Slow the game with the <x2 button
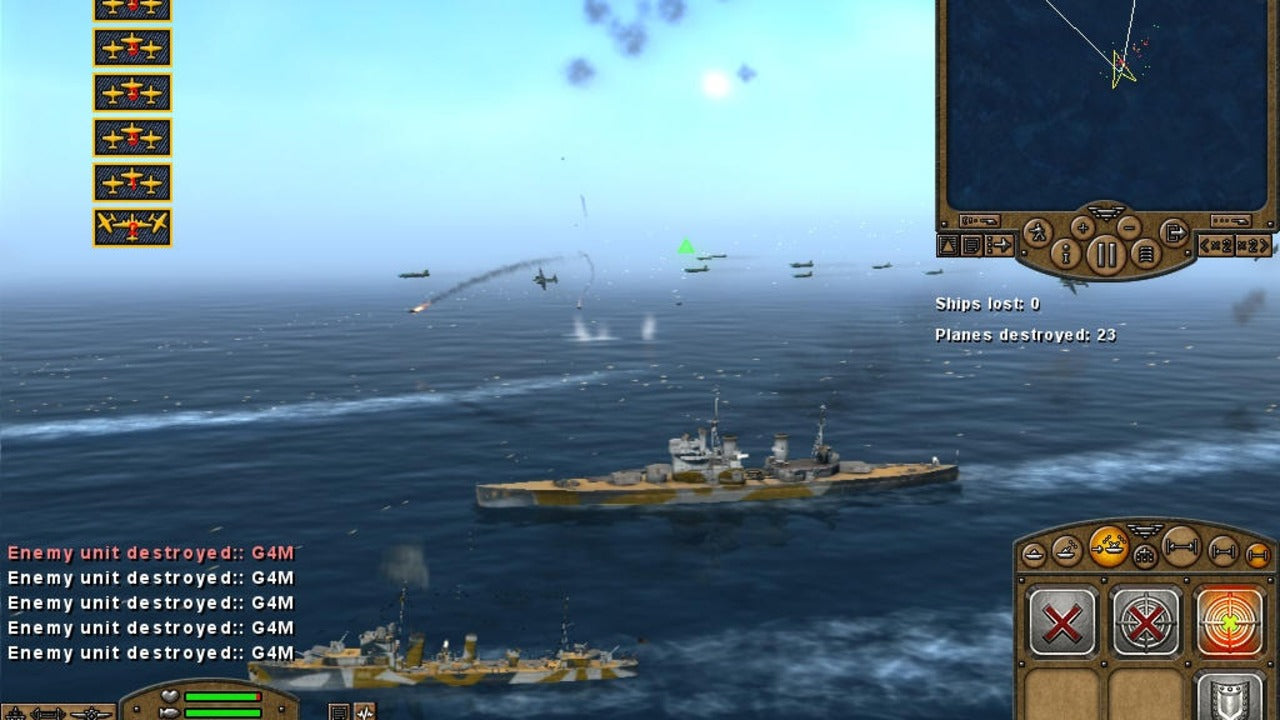 (x=1216, y=244)
